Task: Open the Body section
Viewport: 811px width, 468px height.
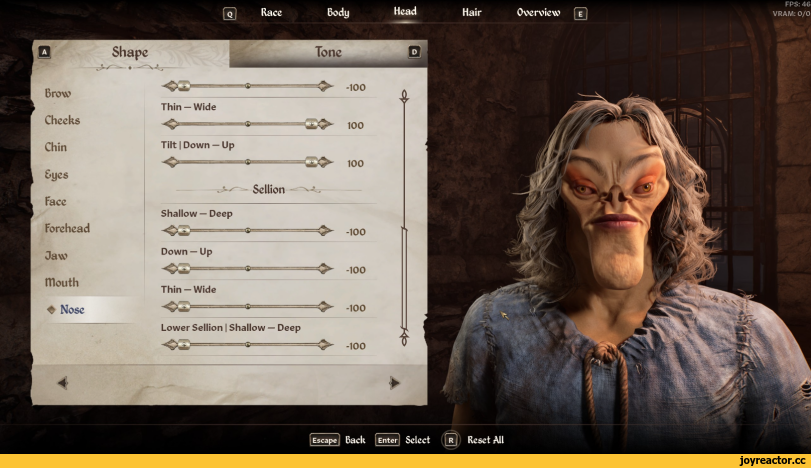Action: point(338,13)
